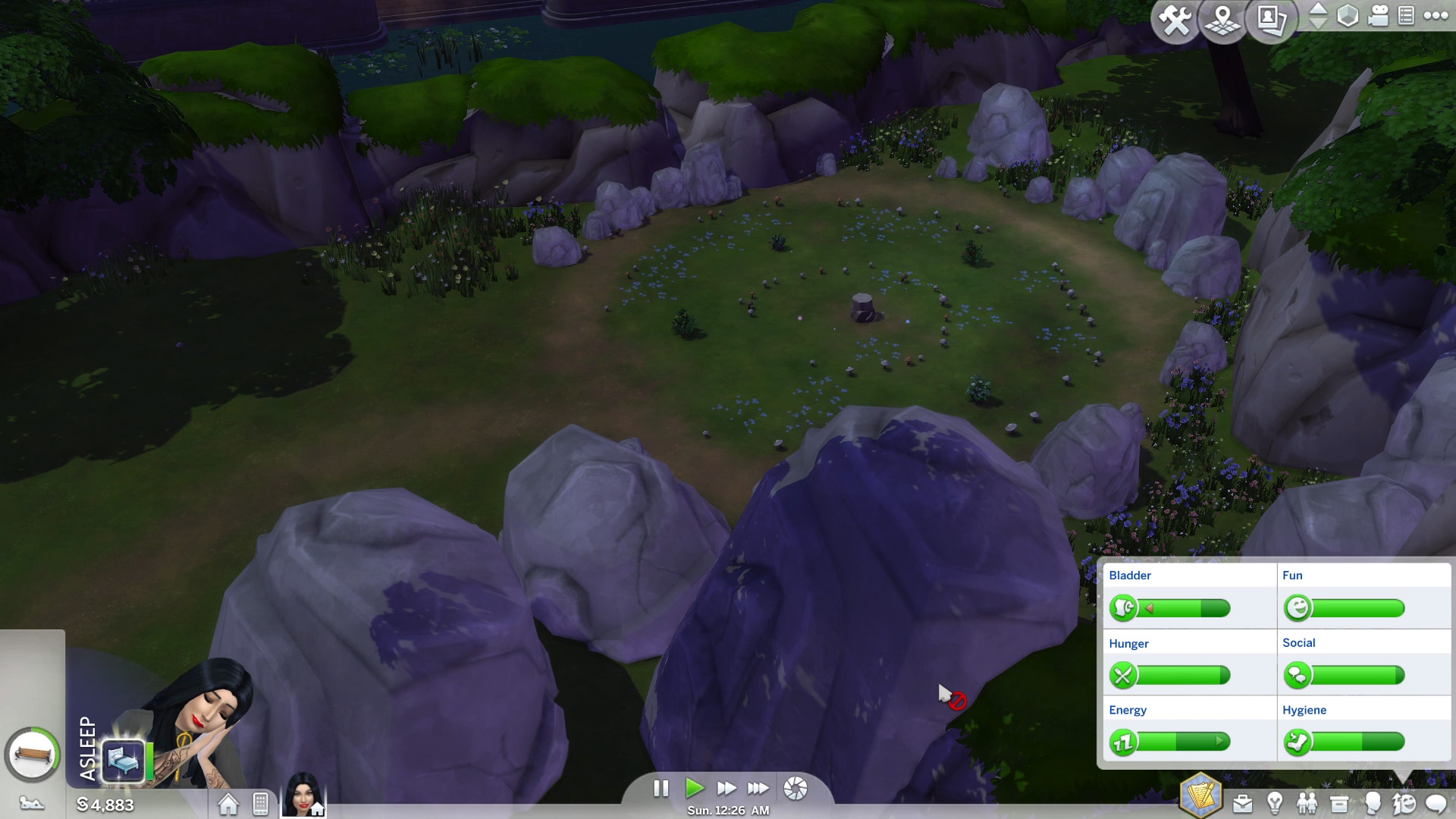
Task: Open the aspiration notepad hexagon
Action: click(1200, 795)
